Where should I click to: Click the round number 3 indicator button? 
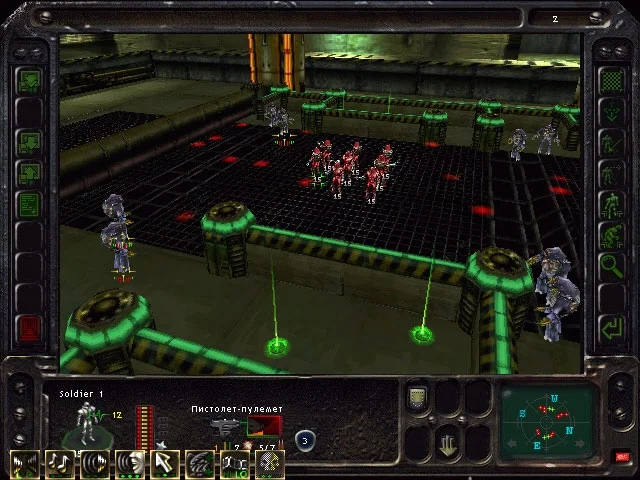303,438
